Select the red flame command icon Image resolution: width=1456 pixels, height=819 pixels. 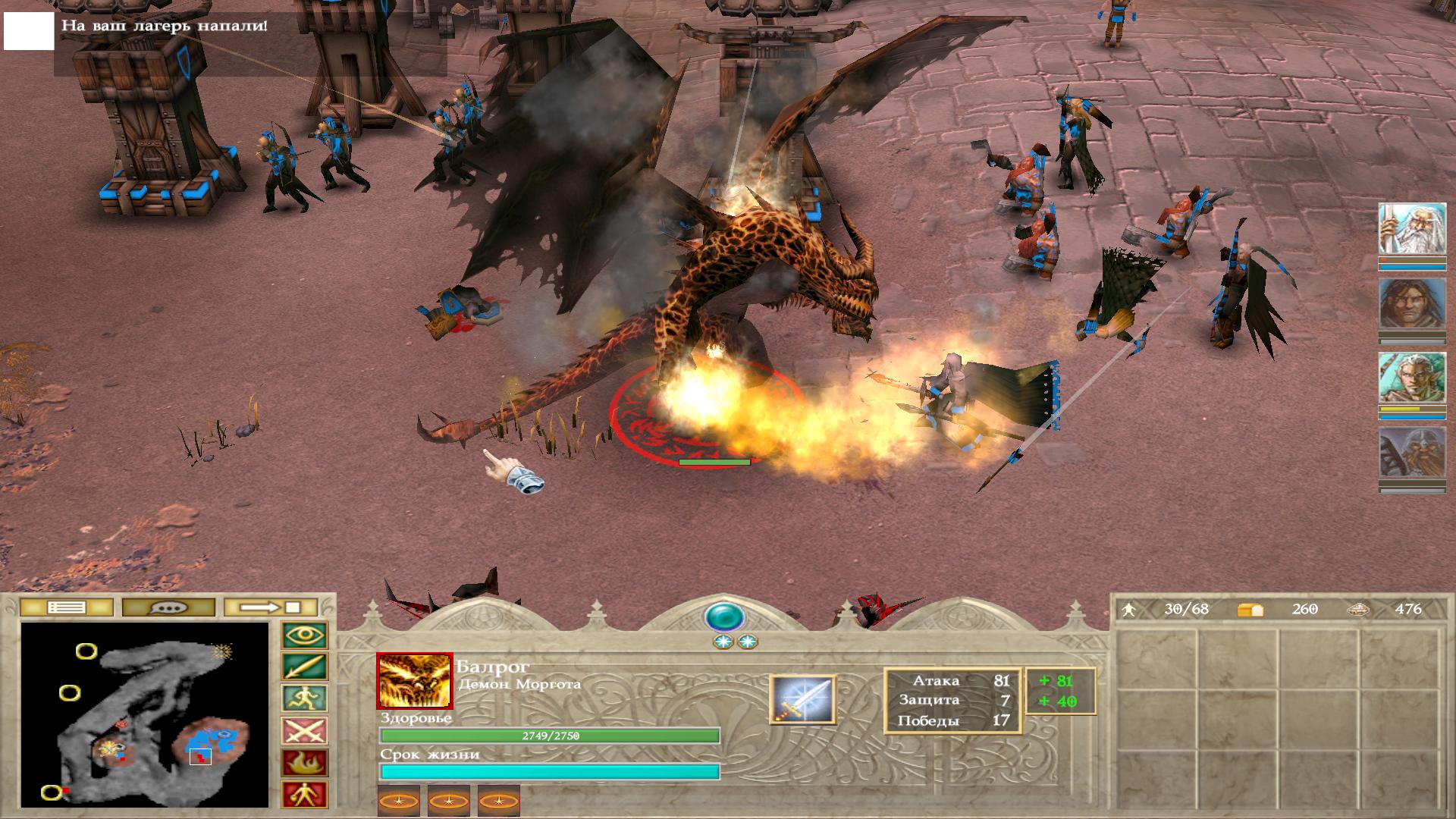(305, 763)
